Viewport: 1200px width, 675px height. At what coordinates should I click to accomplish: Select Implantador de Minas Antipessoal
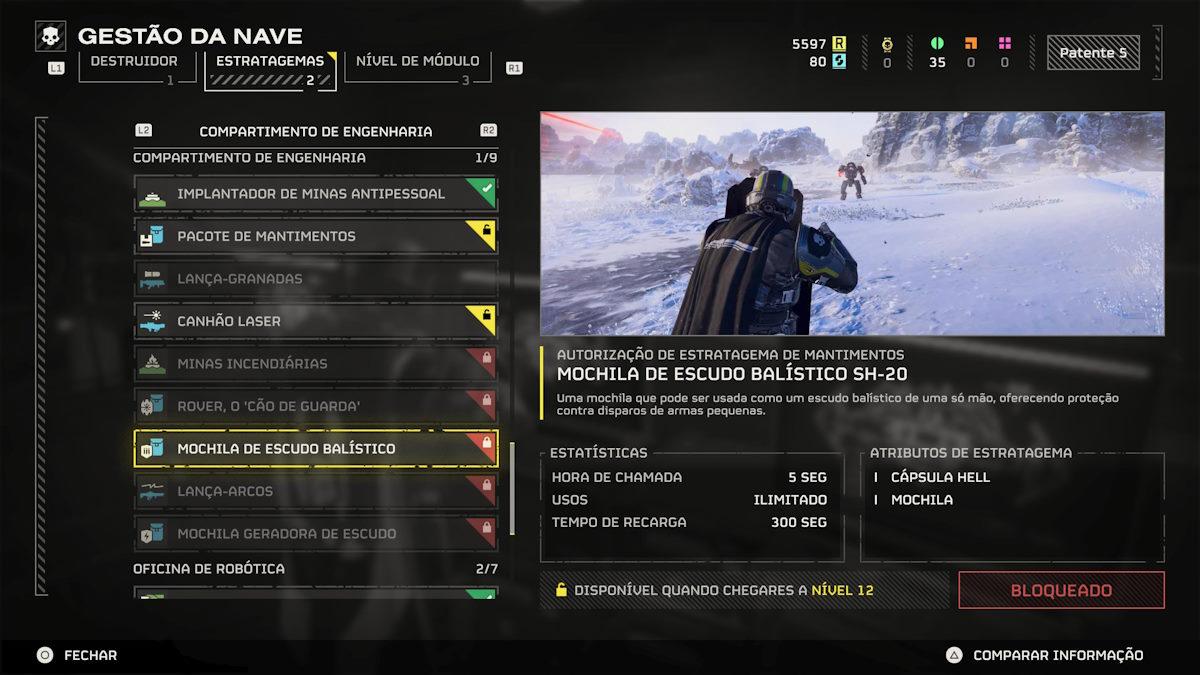point(315,193)
